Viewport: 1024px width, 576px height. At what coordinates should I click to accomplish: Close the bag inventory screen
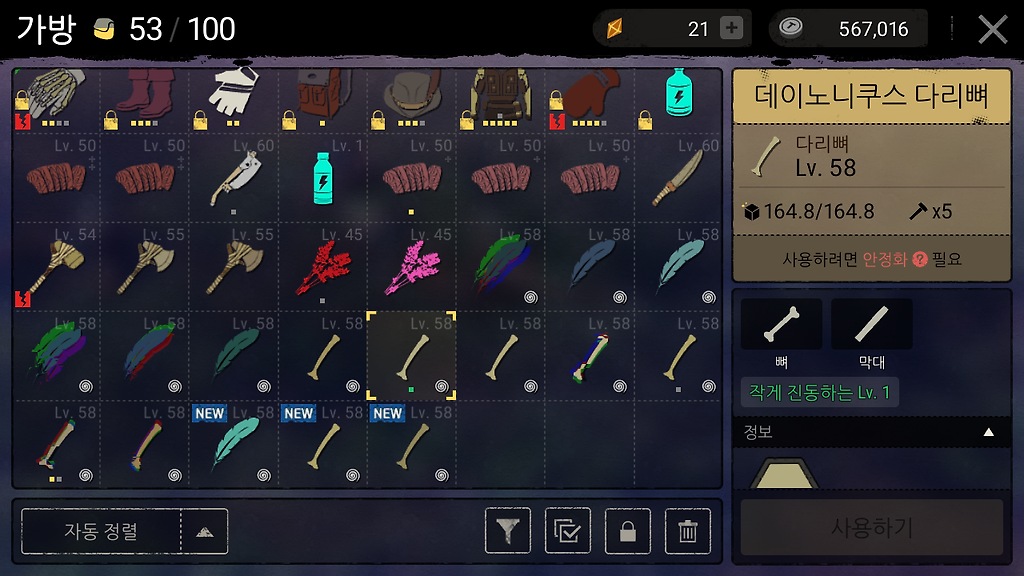[x=992, y=29]
